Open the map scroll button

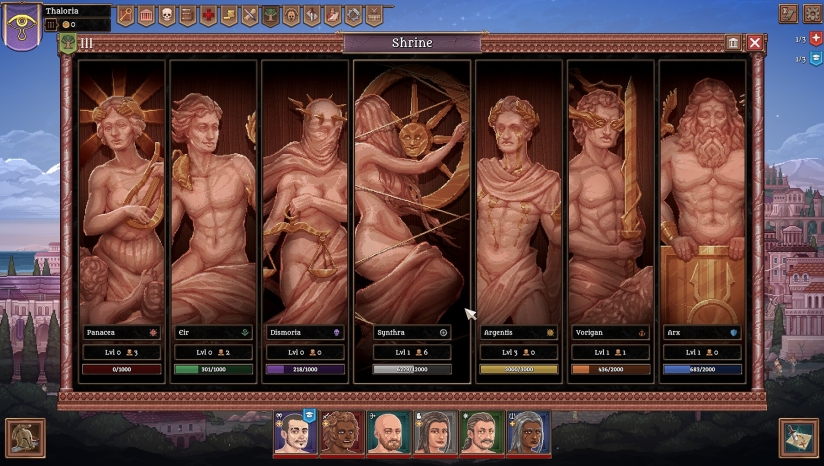click(798, 437)
